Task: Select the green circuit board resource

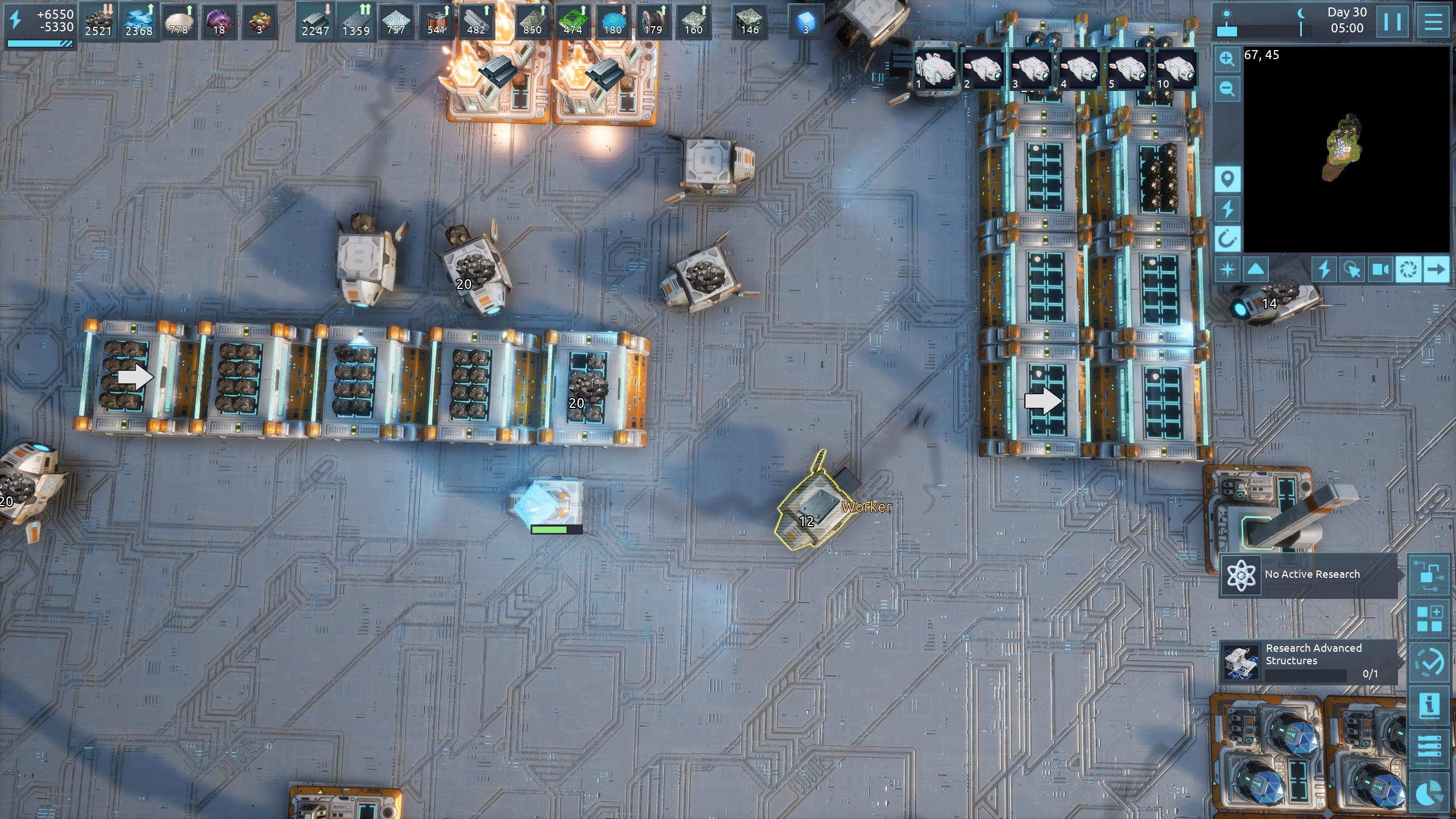Action: (572, 22)
